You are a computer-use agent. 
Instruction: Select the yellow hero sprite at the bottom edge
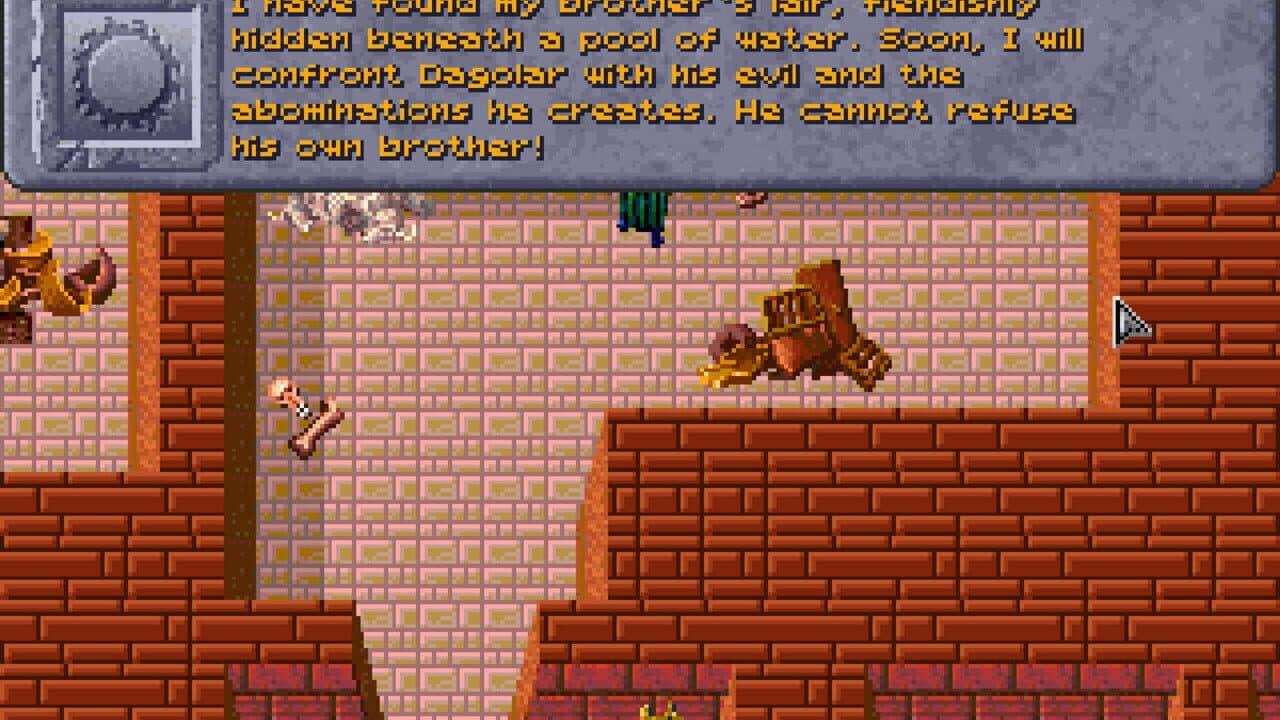click(655, 712)
